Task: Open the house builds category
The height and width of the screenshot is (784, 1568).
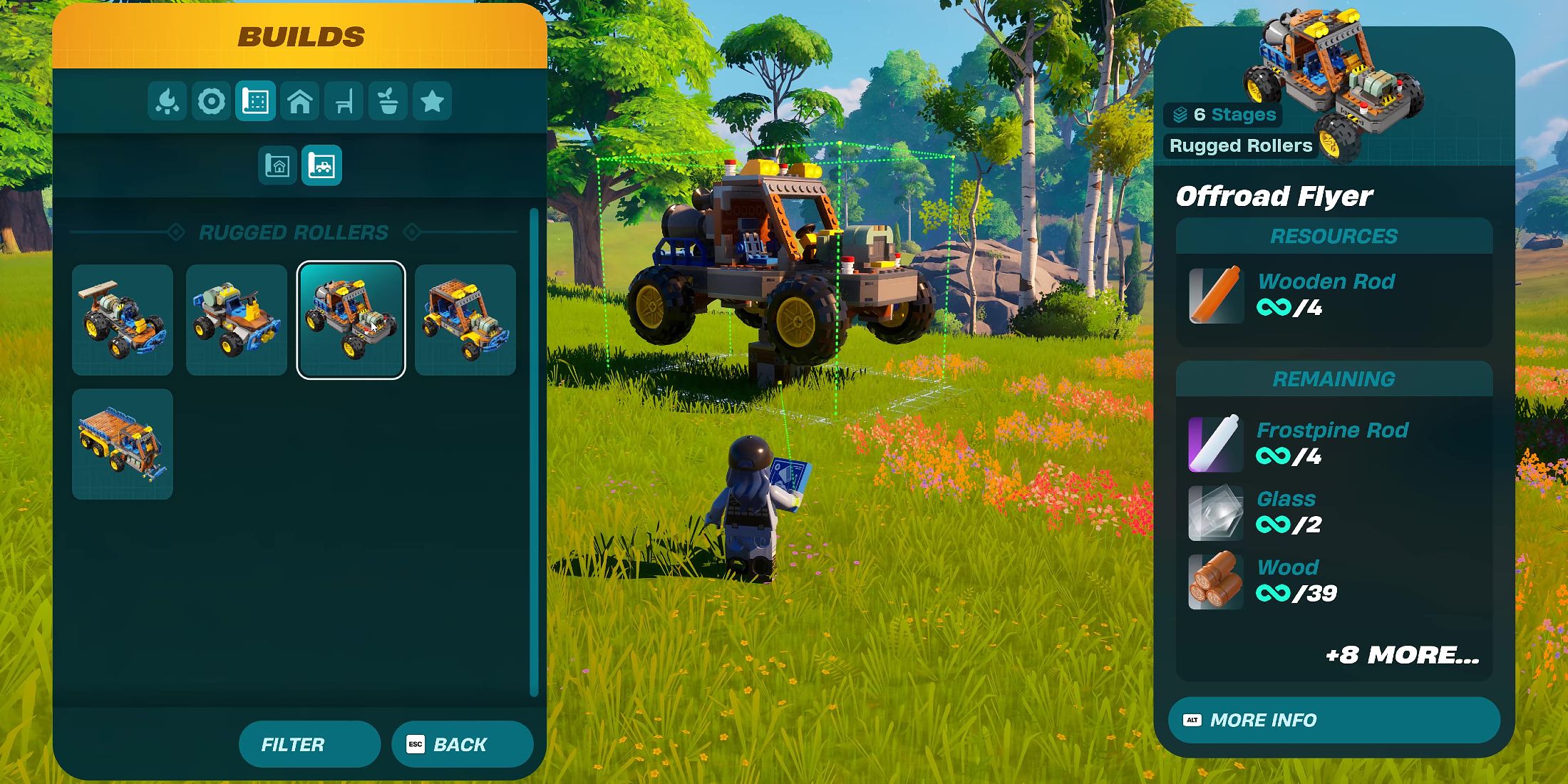Action: pos(299,101)
